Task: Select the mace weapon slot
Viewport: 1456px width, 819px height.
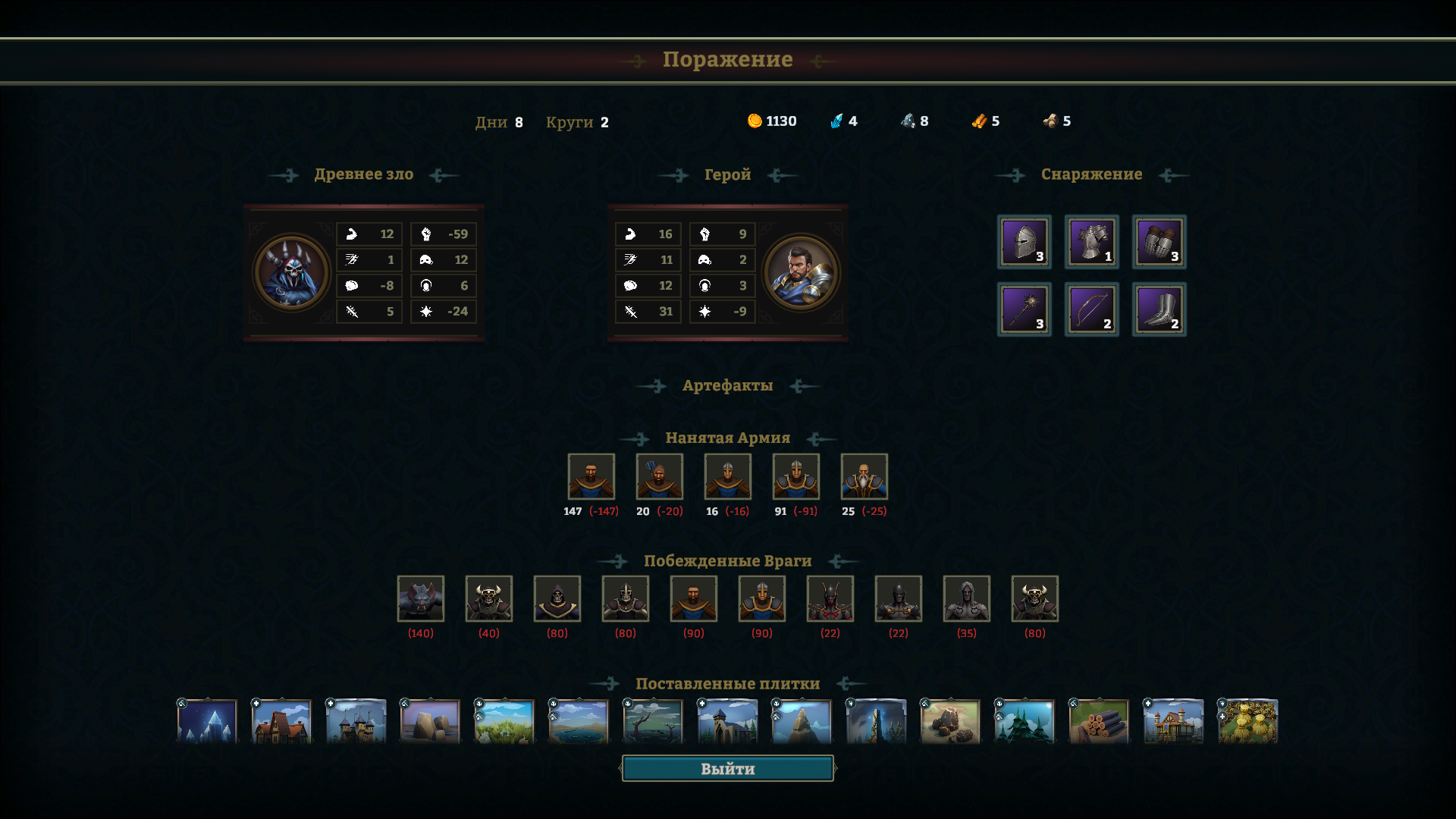Action: (1024, 309)
